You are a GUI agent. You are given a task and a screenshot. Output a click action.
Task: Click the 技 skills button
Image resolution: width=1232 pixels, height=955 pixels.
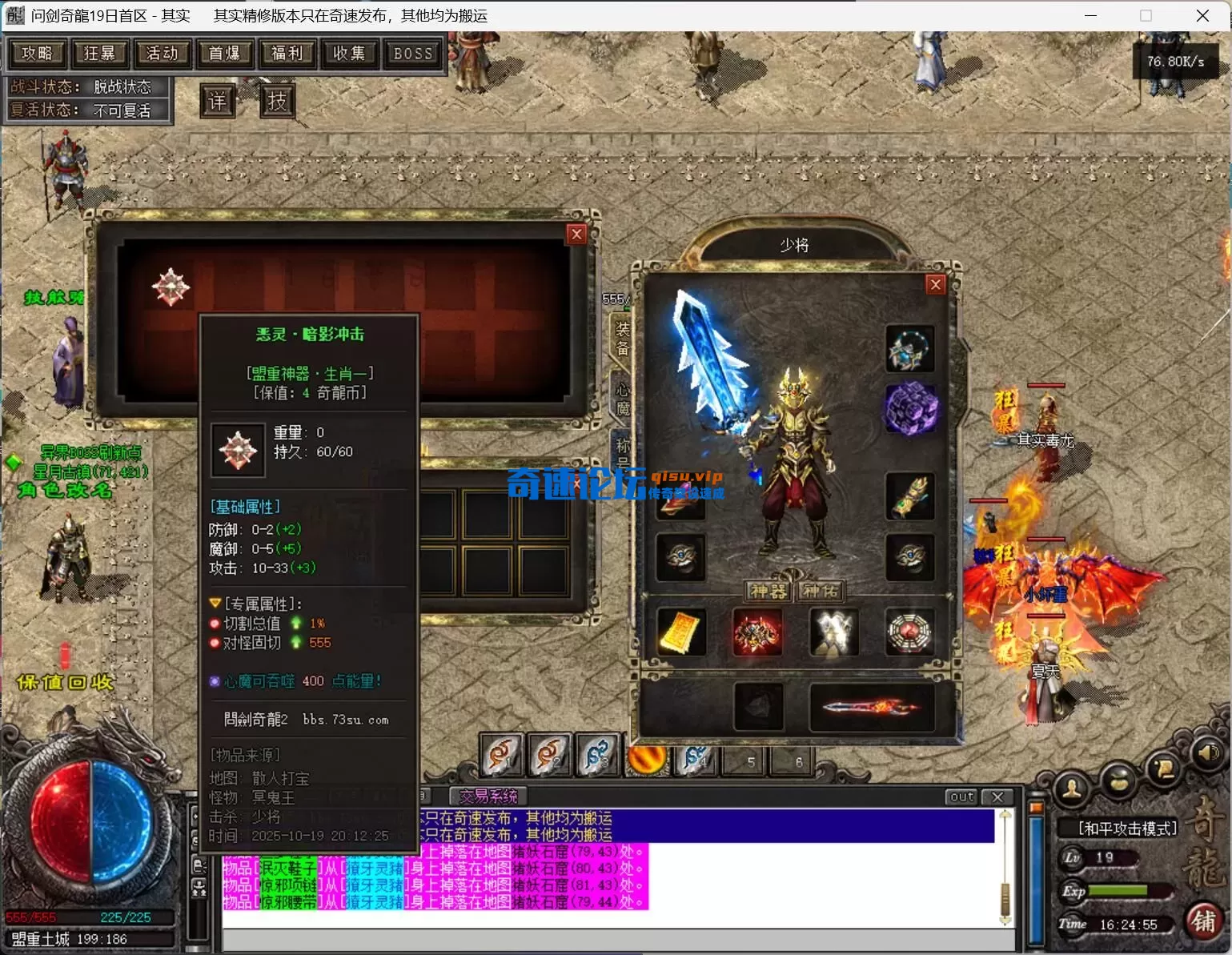[277, 102]
